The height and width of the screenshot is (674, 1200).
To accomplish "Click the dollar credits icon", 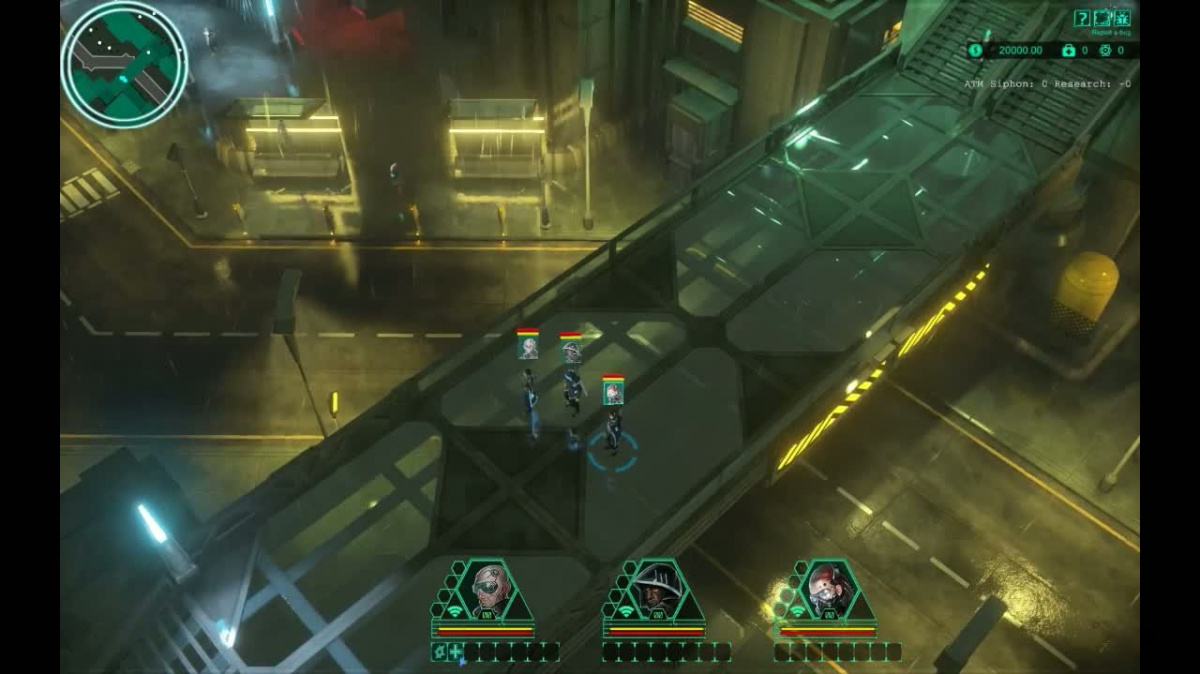I will point(976,50).
